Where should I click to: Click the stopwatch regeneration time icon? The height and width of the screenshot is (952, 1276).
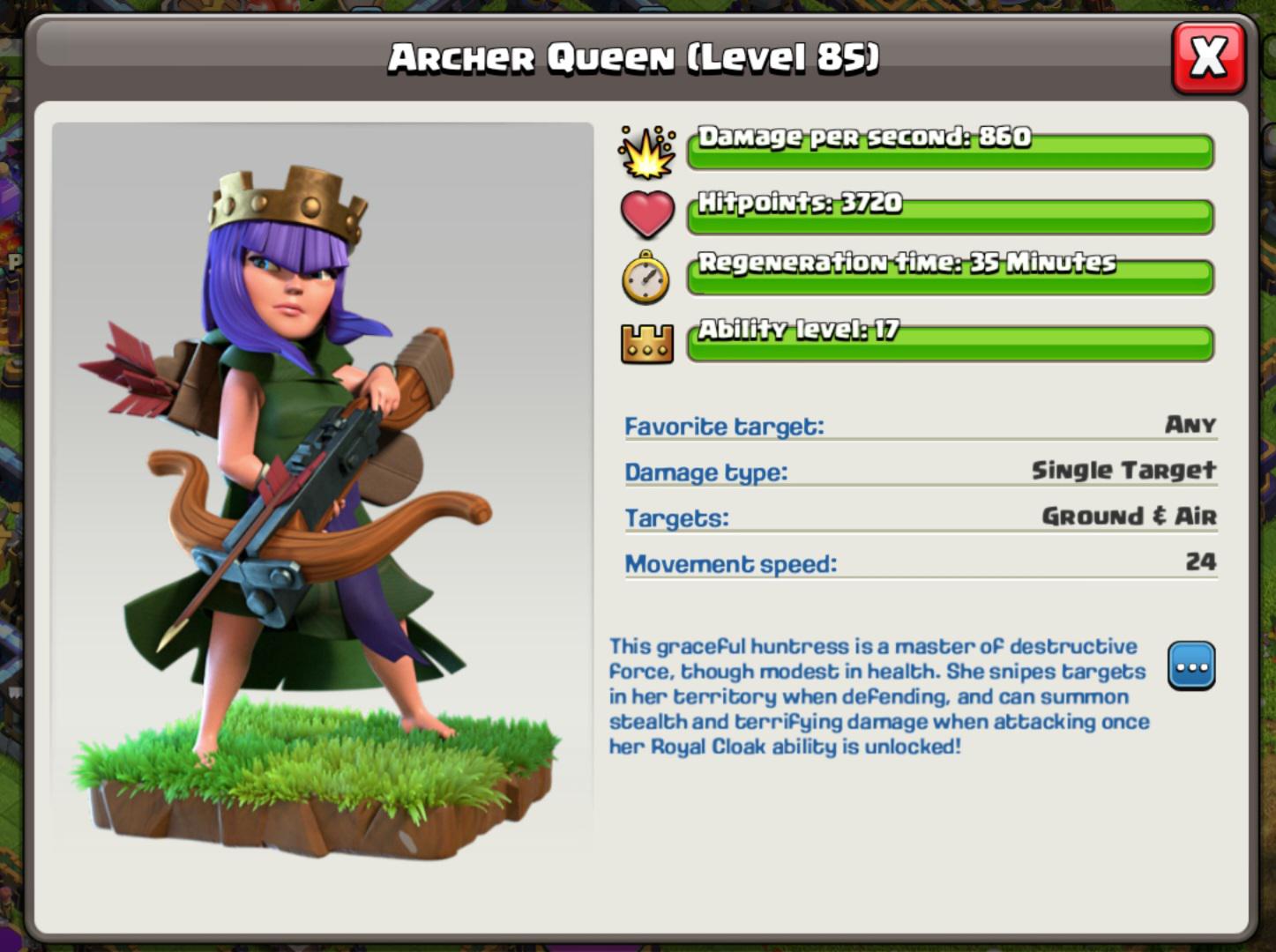(x=646, y=275)
